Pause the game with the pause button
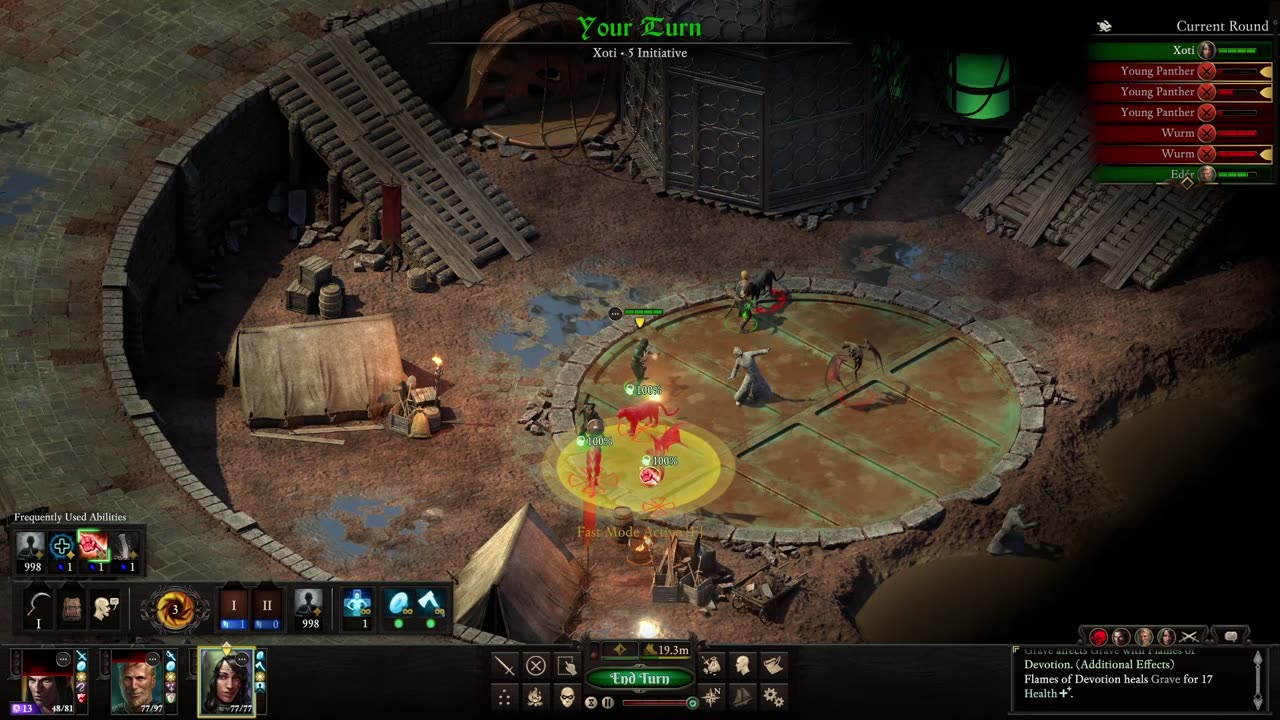This screenshot has height=720, width=1280. [608, 703]
